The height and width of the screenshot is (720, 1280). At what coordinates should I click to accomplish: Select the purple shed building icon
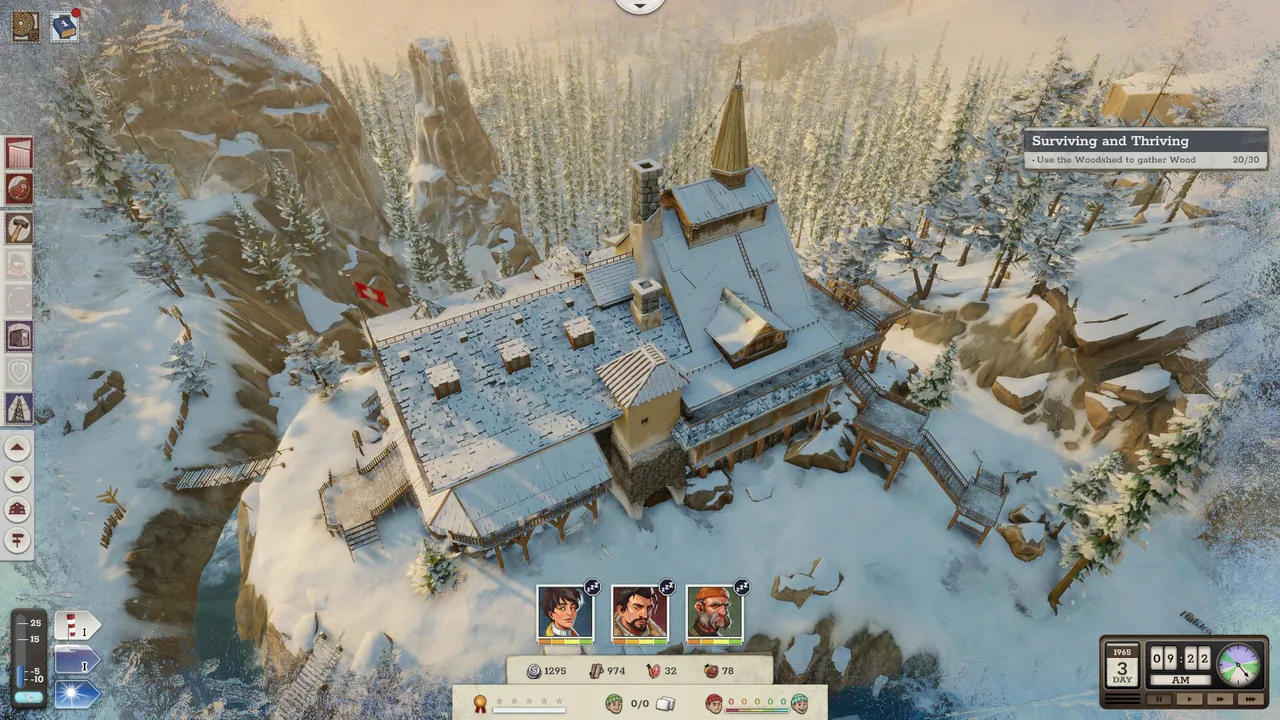(x=17, y=337)
